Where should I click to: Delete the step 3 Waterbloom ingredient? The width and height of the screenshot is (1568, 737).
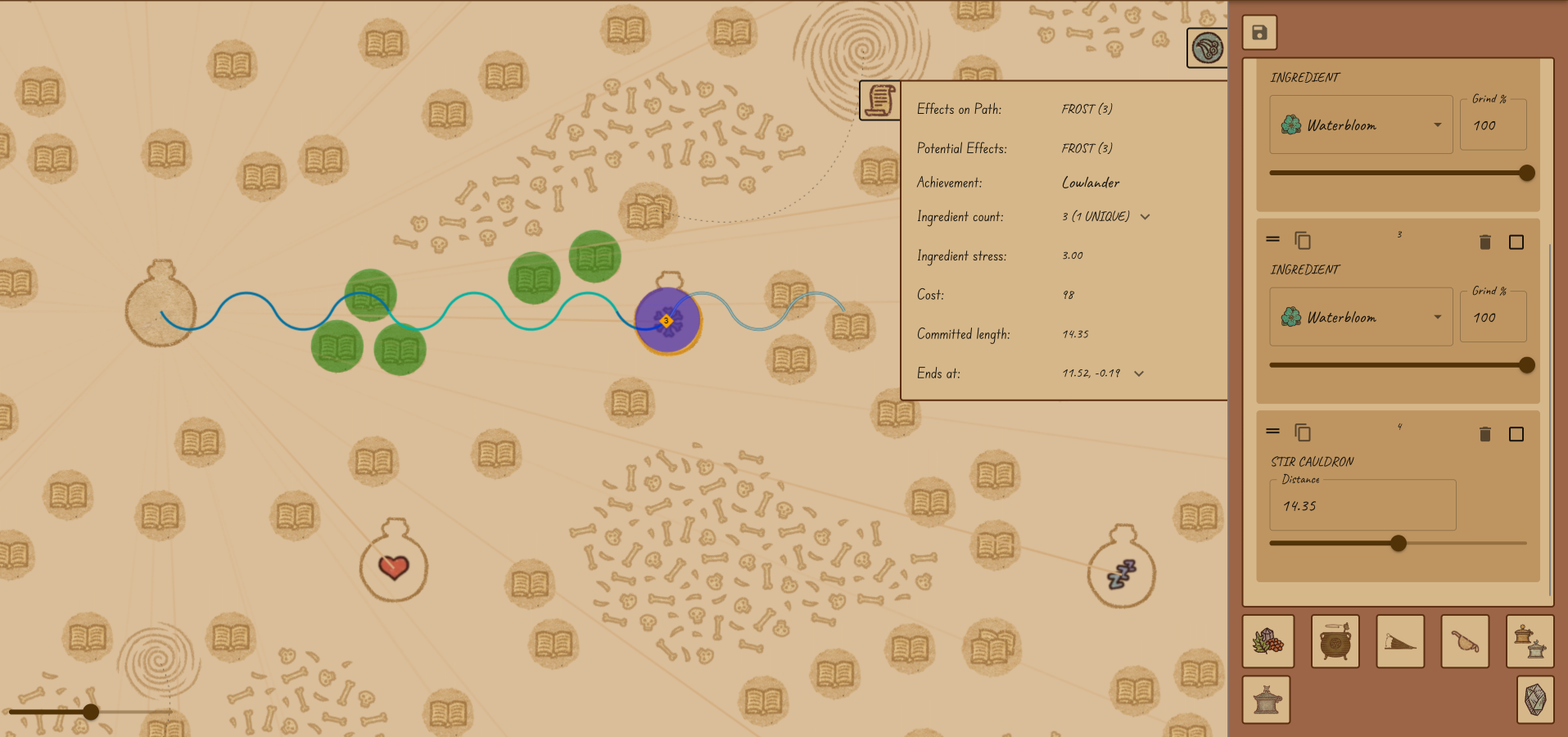[1484, 242]
